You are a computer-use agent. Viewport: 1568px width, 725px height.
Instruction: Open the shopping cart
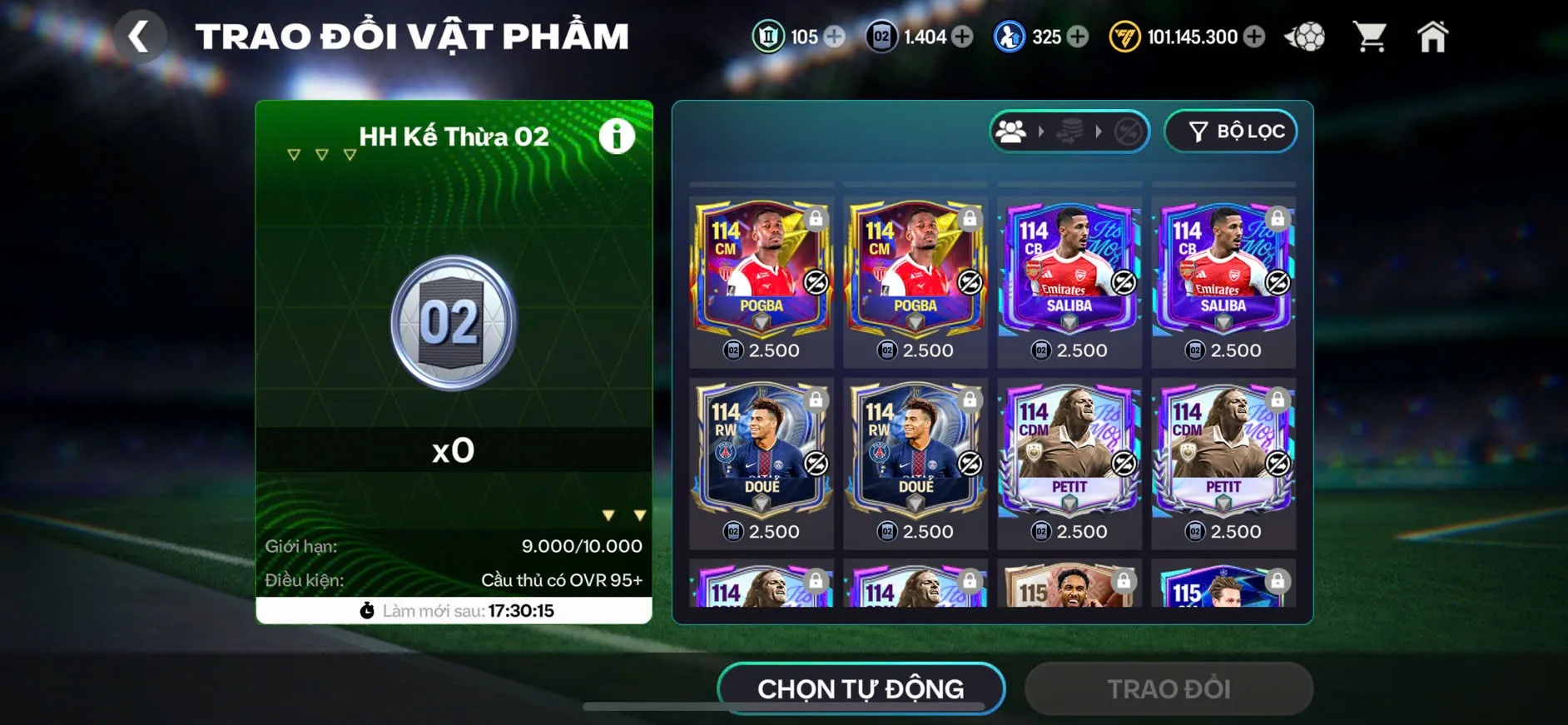click(x=1369, y=35)
